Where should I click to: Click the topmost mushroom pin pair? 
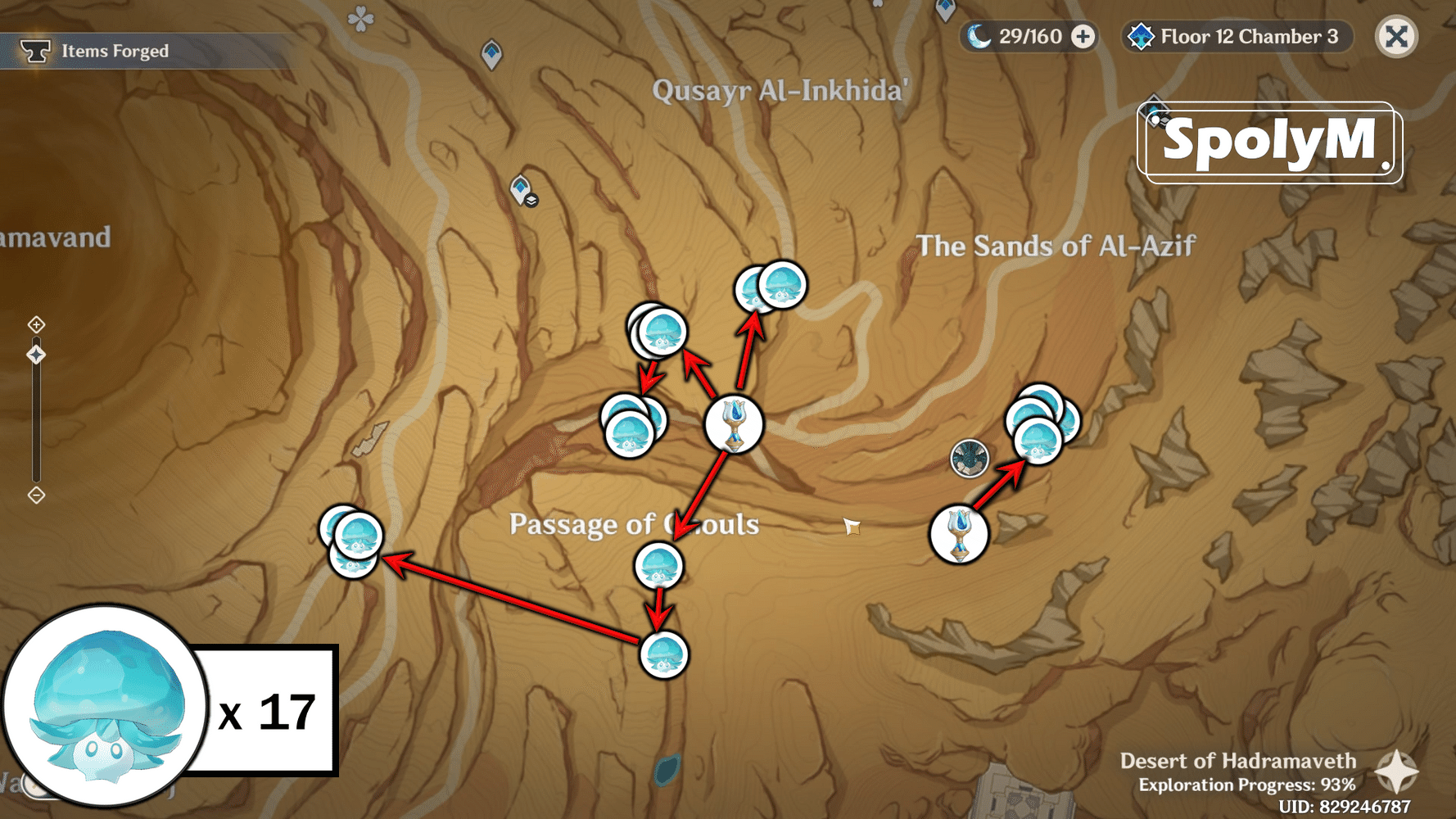click(x=768, y=285)
